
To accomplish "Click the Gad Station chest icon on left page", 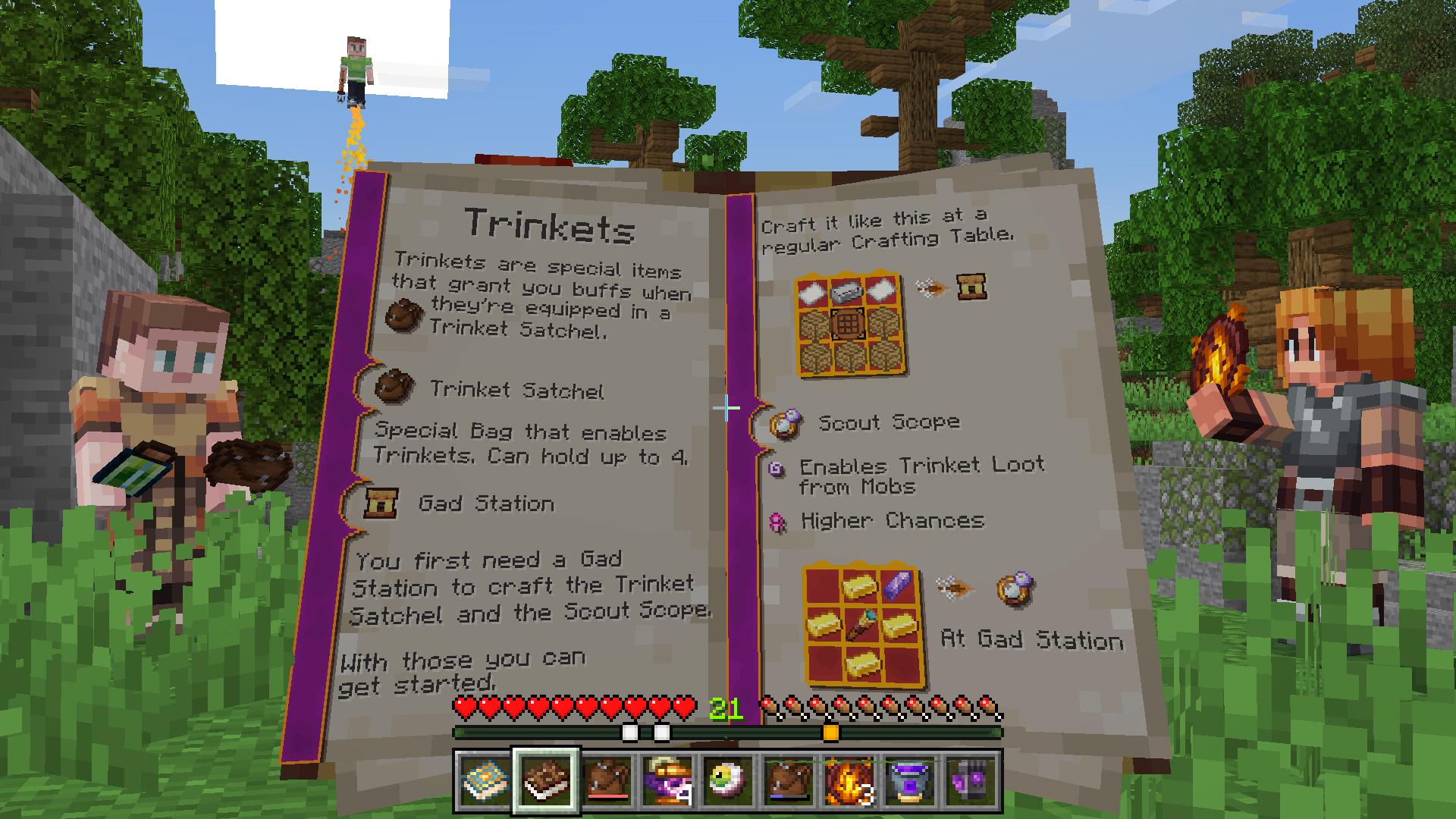I will 381,504.
